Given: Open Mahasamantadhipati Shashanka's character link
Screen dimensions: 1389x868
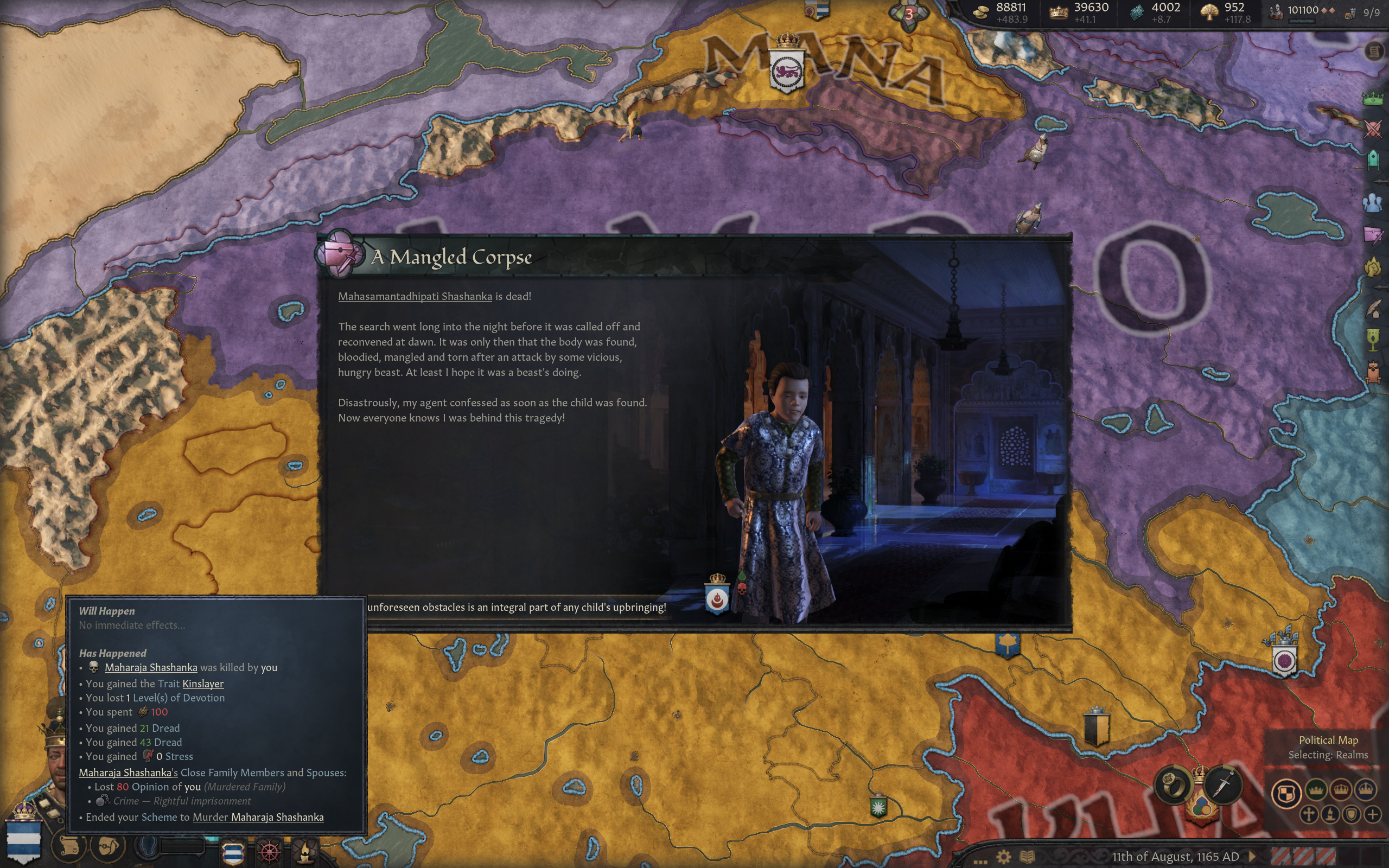Looking at the screenshot, I should point(415,296).
